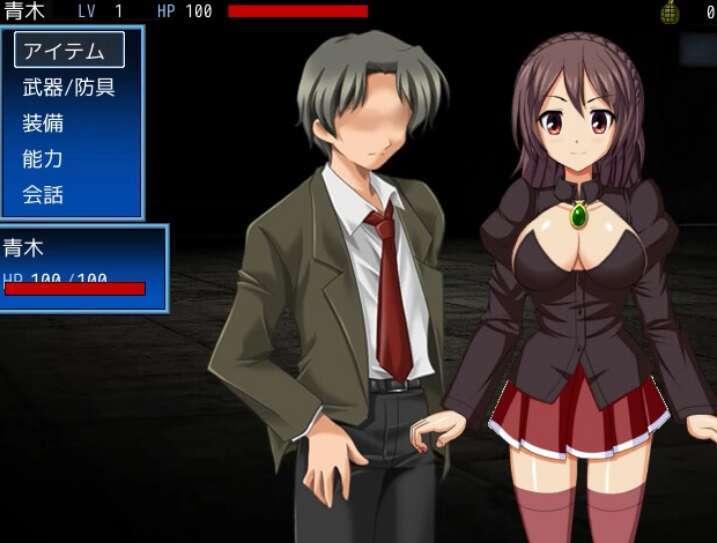
Task: Select 会話 in the command menu
Action: pyautogui.click(x=44, y=195)
